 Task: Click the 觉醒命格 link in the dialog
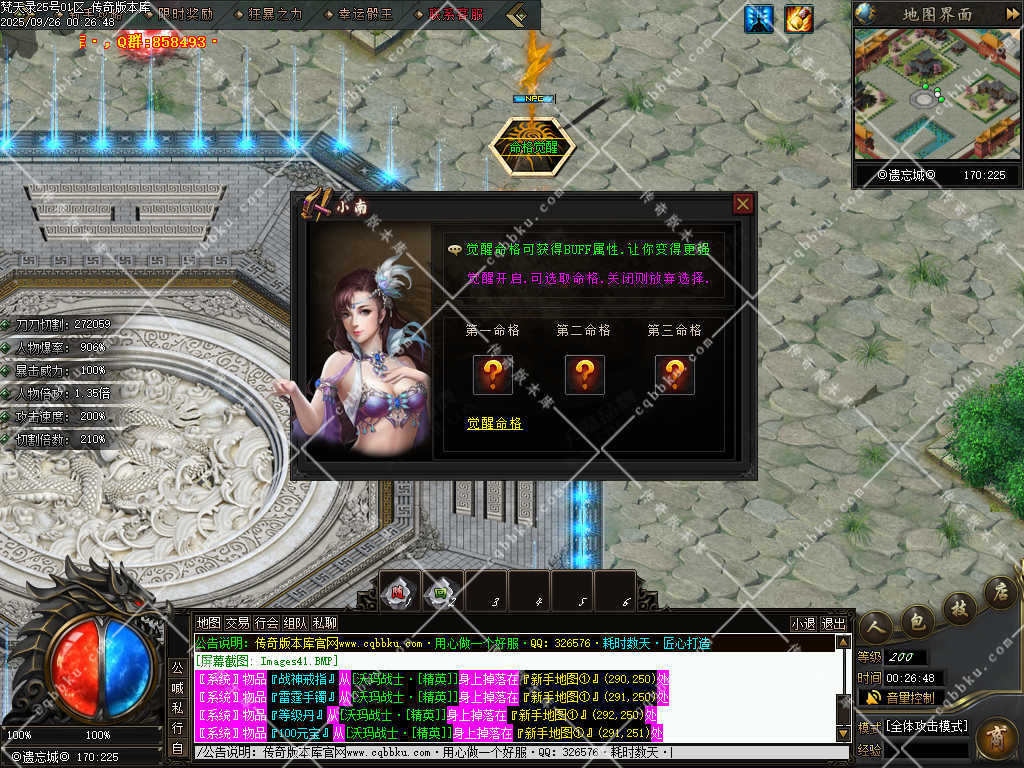tap(494, 423)
